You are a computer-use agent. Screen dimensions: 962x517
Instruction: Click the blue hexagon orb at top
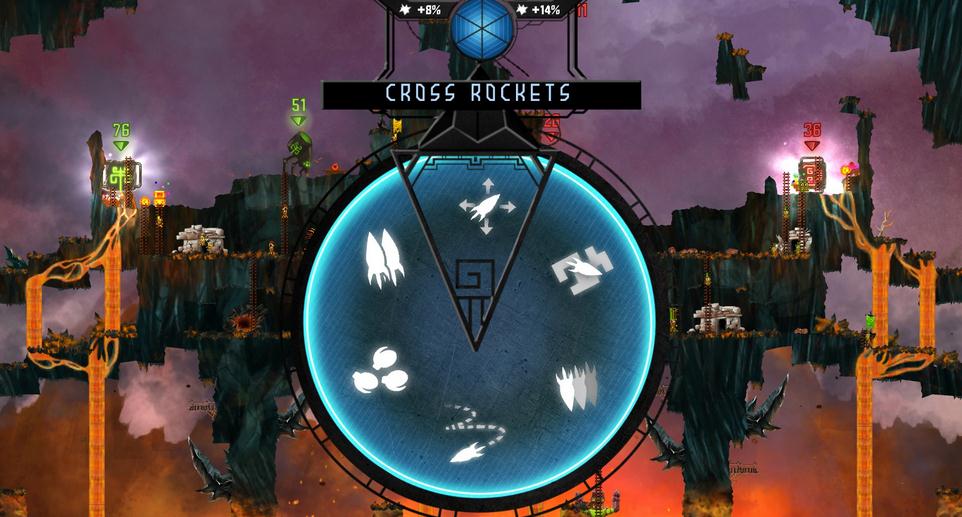click(x=482, y=26)
